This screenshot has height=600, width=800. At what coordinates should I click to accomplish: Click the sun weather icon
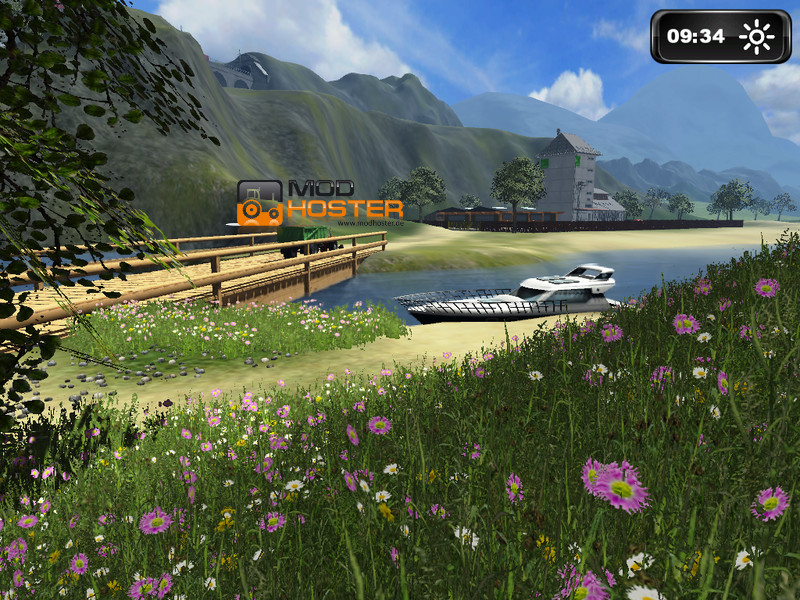(x=757, y=37)
